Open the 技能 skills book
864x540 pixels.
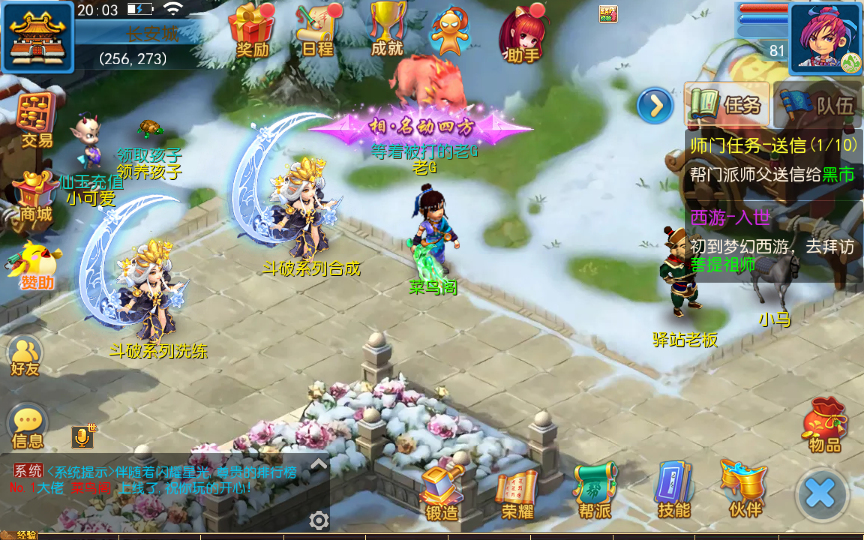[x=674, y=492]
